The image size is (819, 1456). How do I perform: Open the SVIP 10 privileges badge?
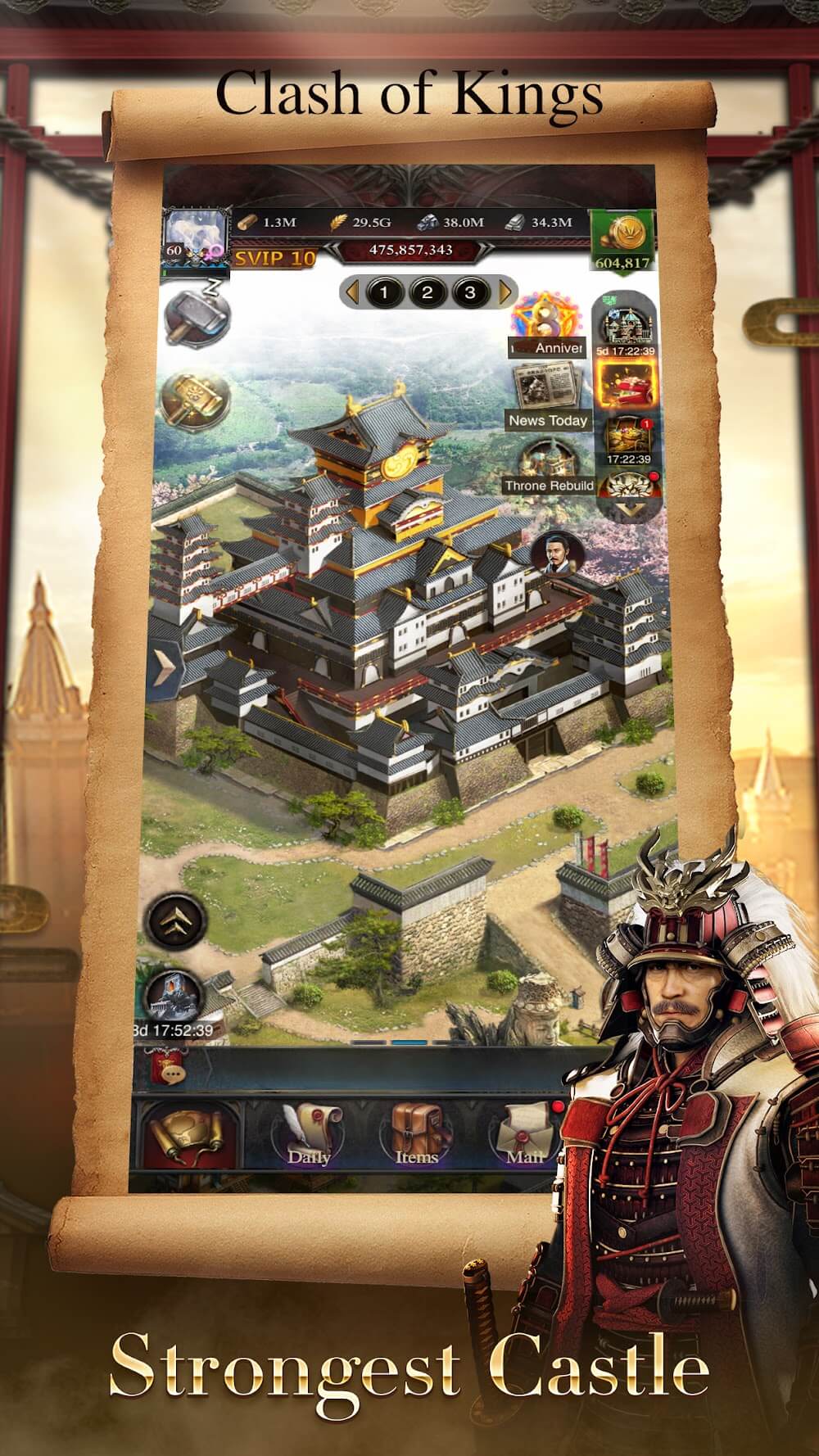point(275,258)
